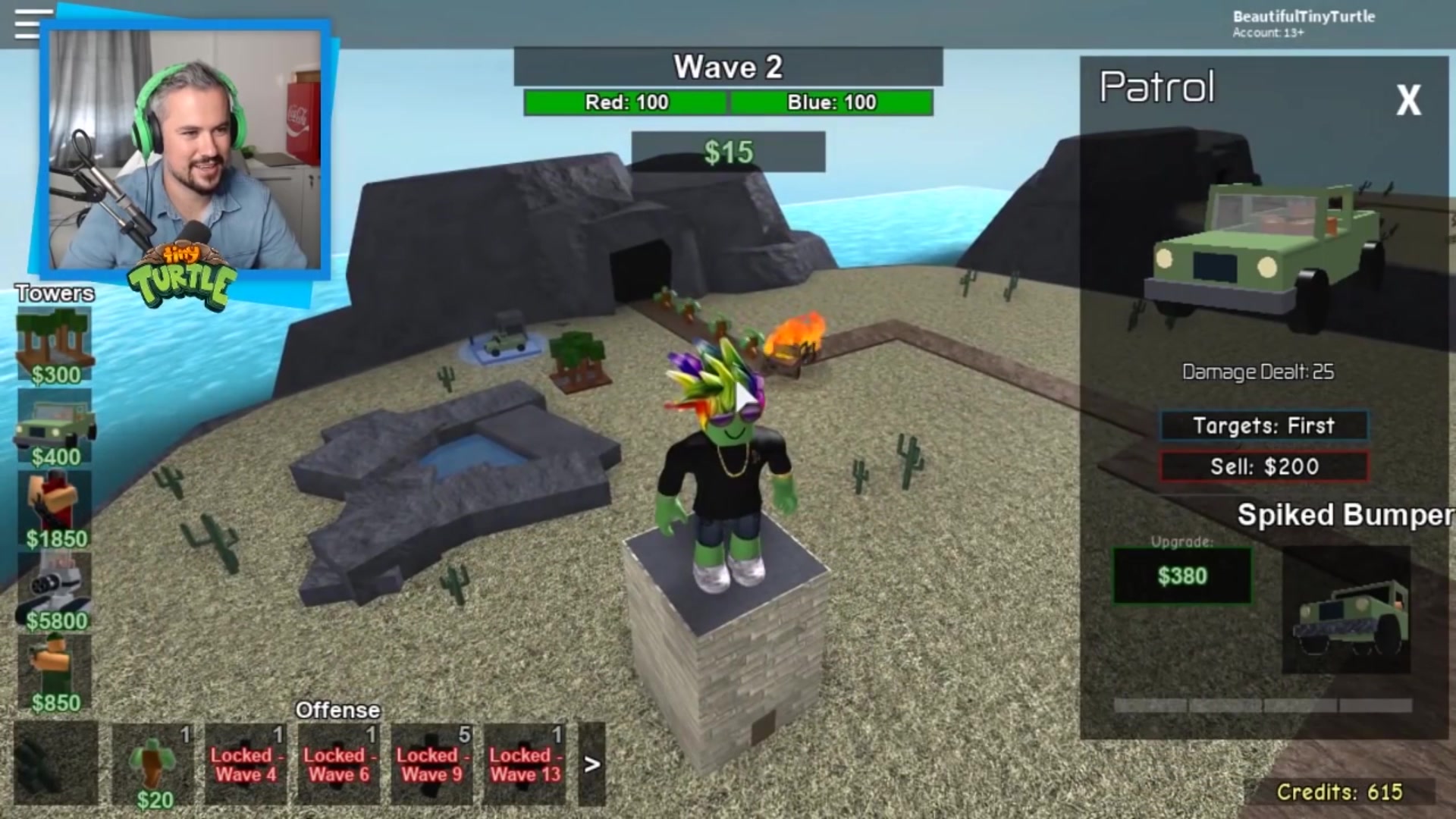This screenshot has height=819, width=1456.
Task: Sell the Patrol for $200
Action: pos(1263,466)
